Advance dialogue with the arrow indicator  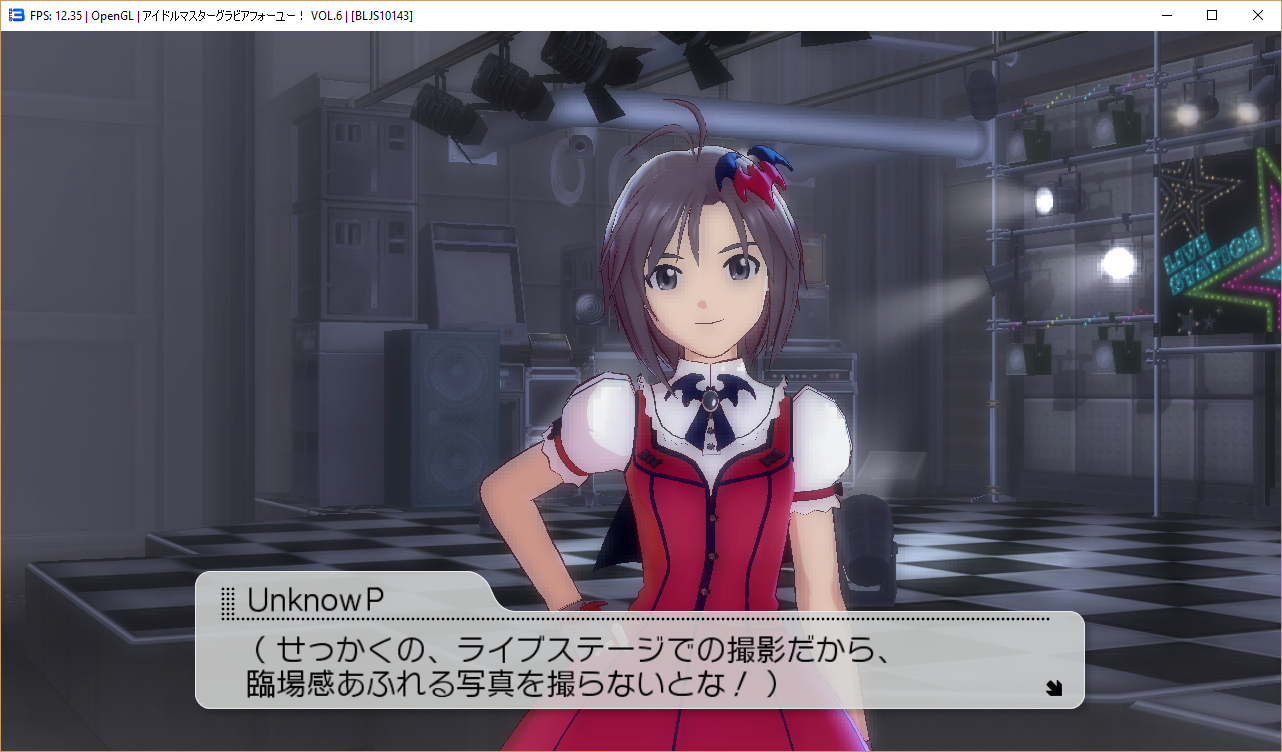click(x=1053, y=687)
